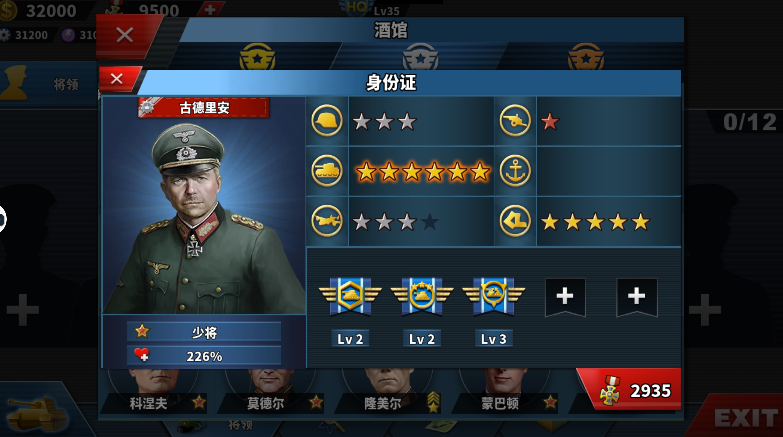Select the Lv 3 skill medal
The height and width of the screenshot is (437, 783).
pos(493,296)
